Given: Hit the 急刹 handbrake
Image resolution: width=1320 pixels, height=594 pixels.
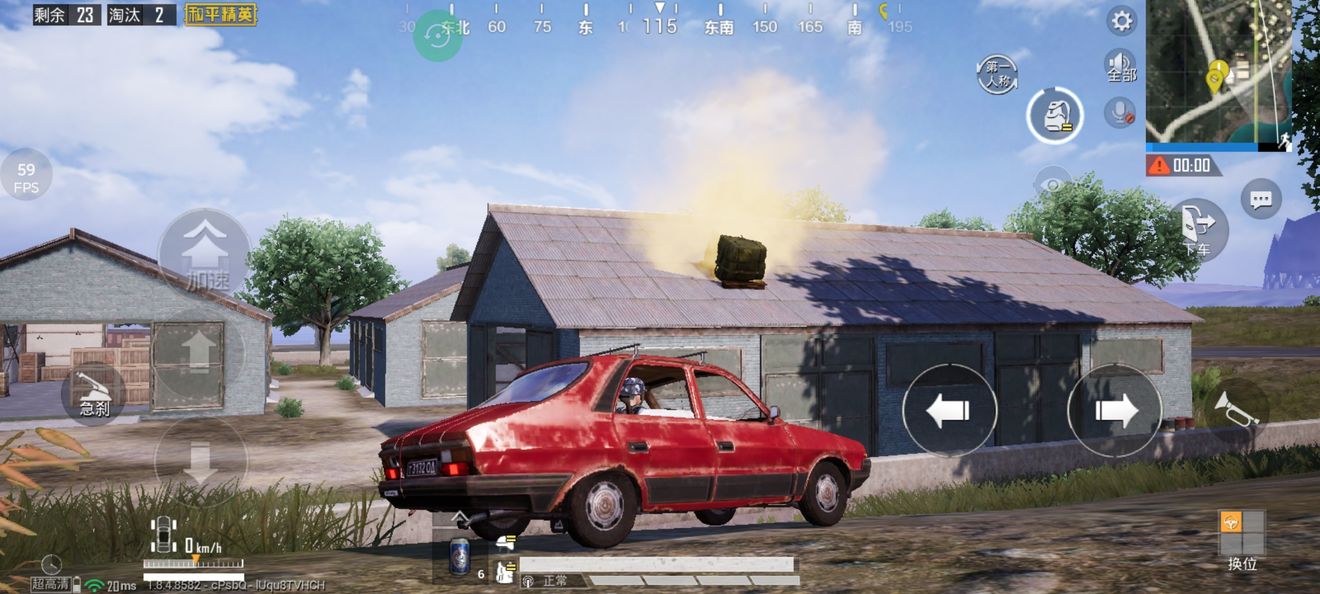Looking at the screenshot, I should click(94, 395).
